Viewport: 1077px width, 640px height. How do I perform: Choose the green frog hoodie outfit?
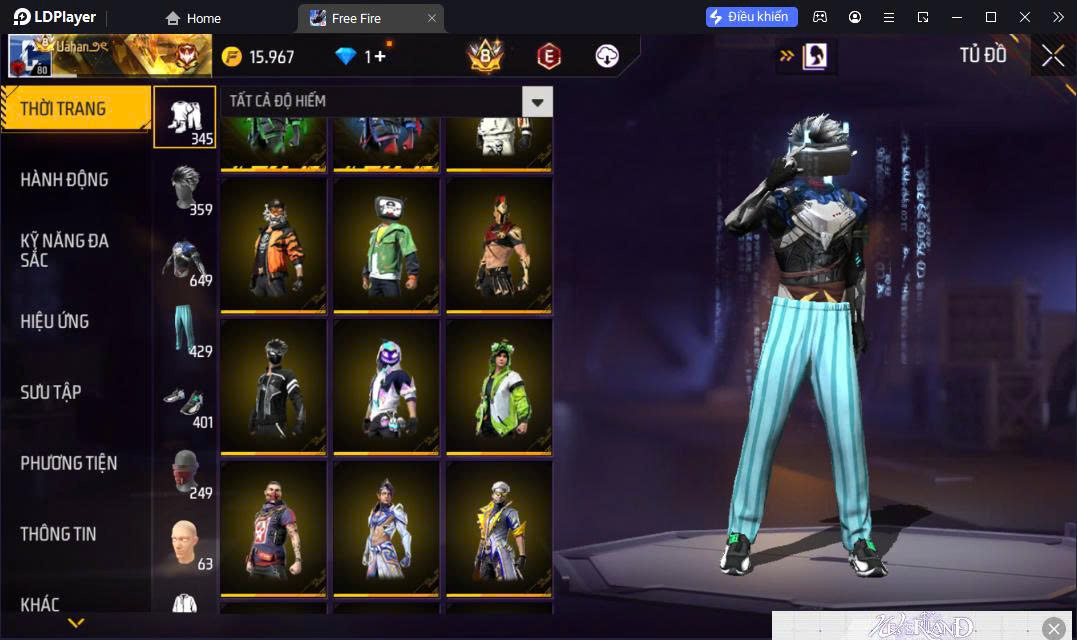pos(499,387)
